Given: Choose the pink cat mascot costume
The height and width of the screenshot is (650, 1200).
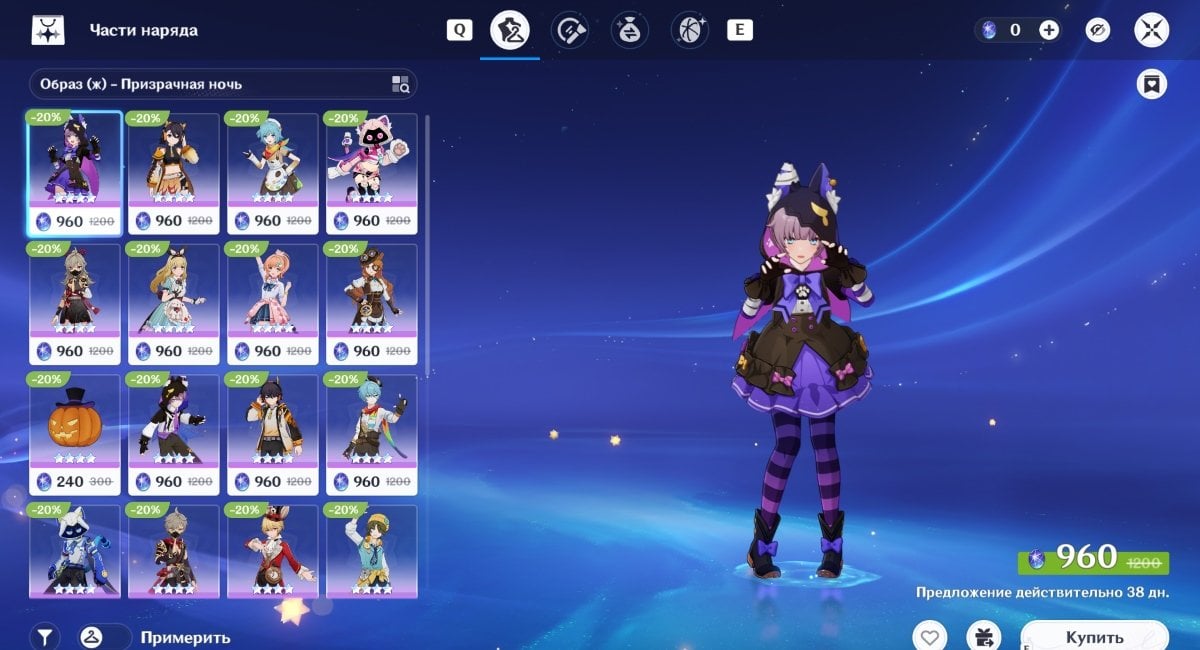Looking at the screenshot, I should click(x=371, y=173).
